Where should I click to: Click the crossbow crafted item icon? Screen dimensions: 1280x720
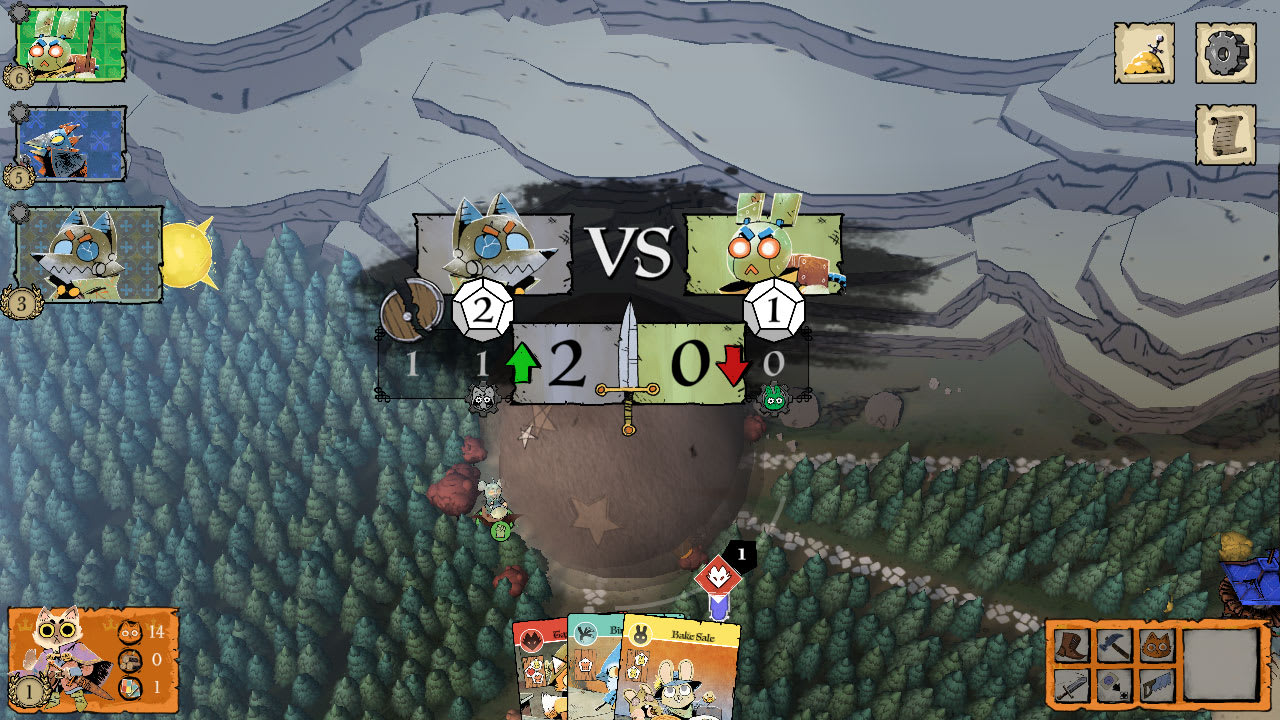click(x=1113, y=685)
